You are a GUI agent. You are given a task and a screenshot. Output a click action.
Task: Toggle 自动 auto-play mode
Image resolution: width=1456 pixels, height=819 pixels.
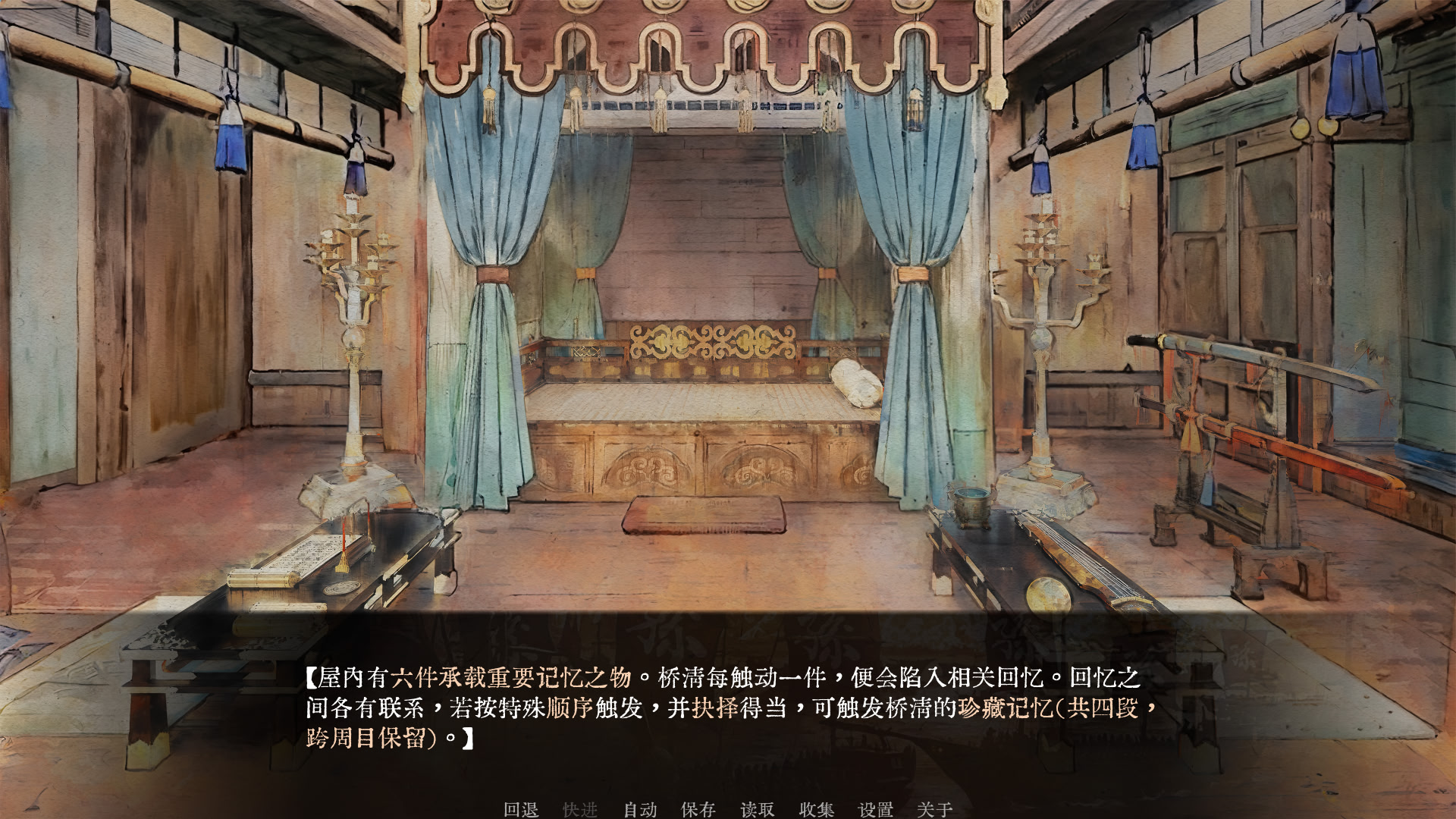click(x=639, y=810)
